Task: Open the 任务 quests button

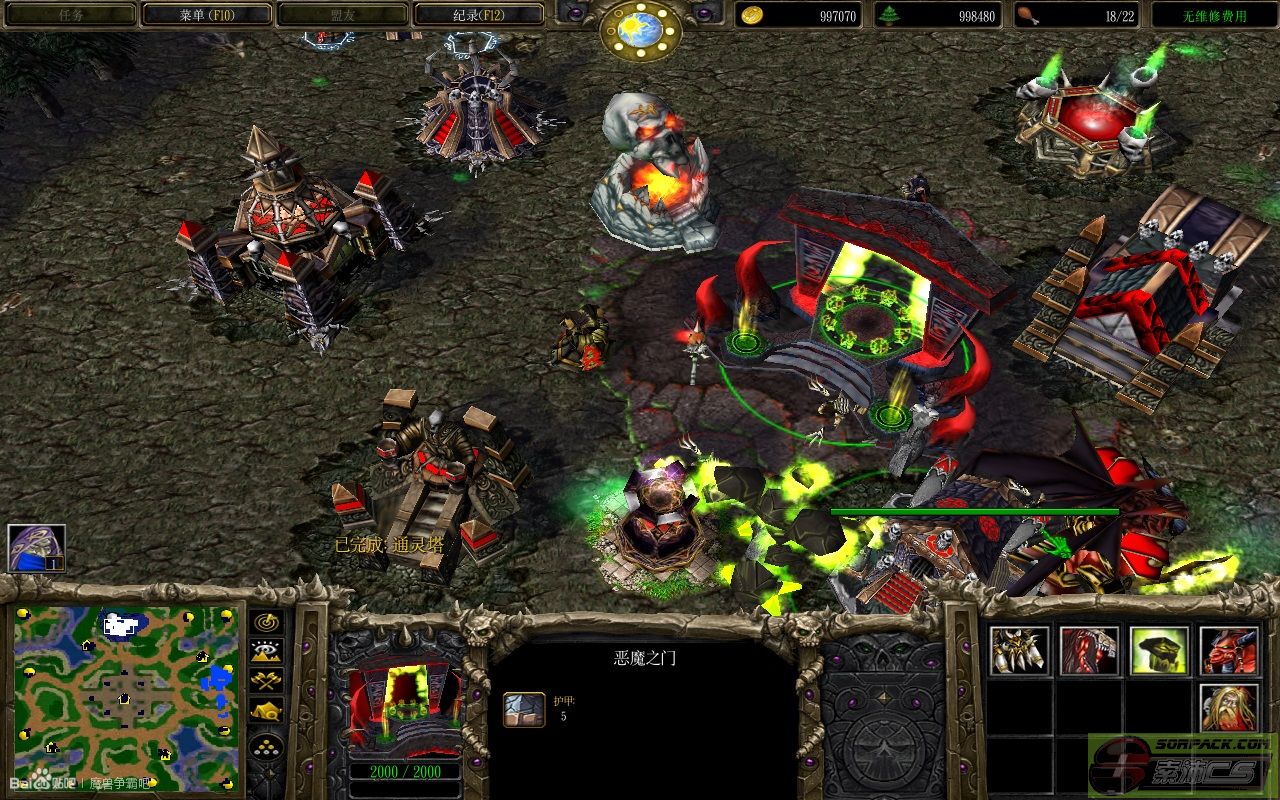Action: click(70, 15)
